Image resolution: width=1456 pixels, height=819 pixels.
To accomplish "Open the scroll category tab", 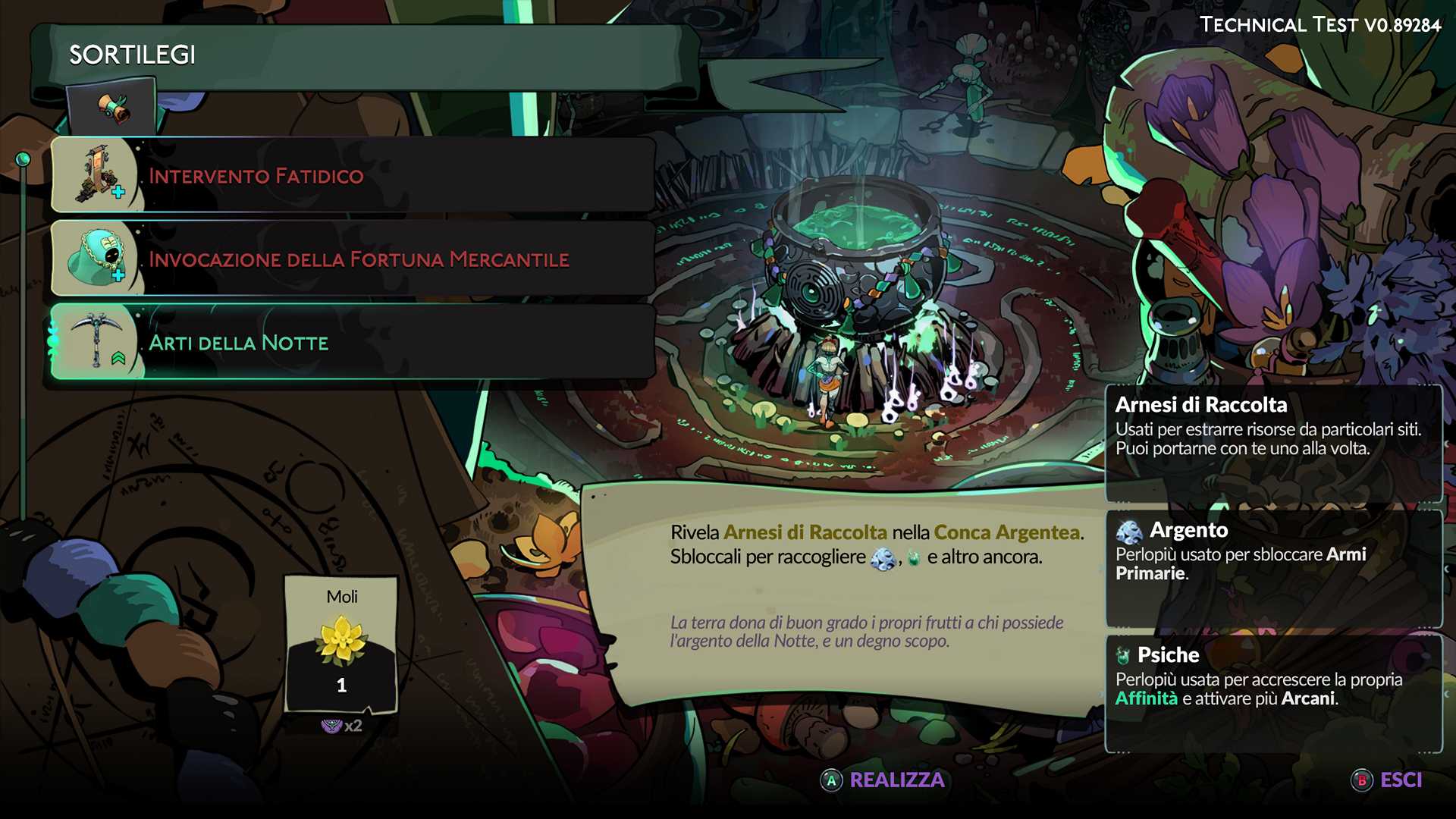I will (112, 108).
